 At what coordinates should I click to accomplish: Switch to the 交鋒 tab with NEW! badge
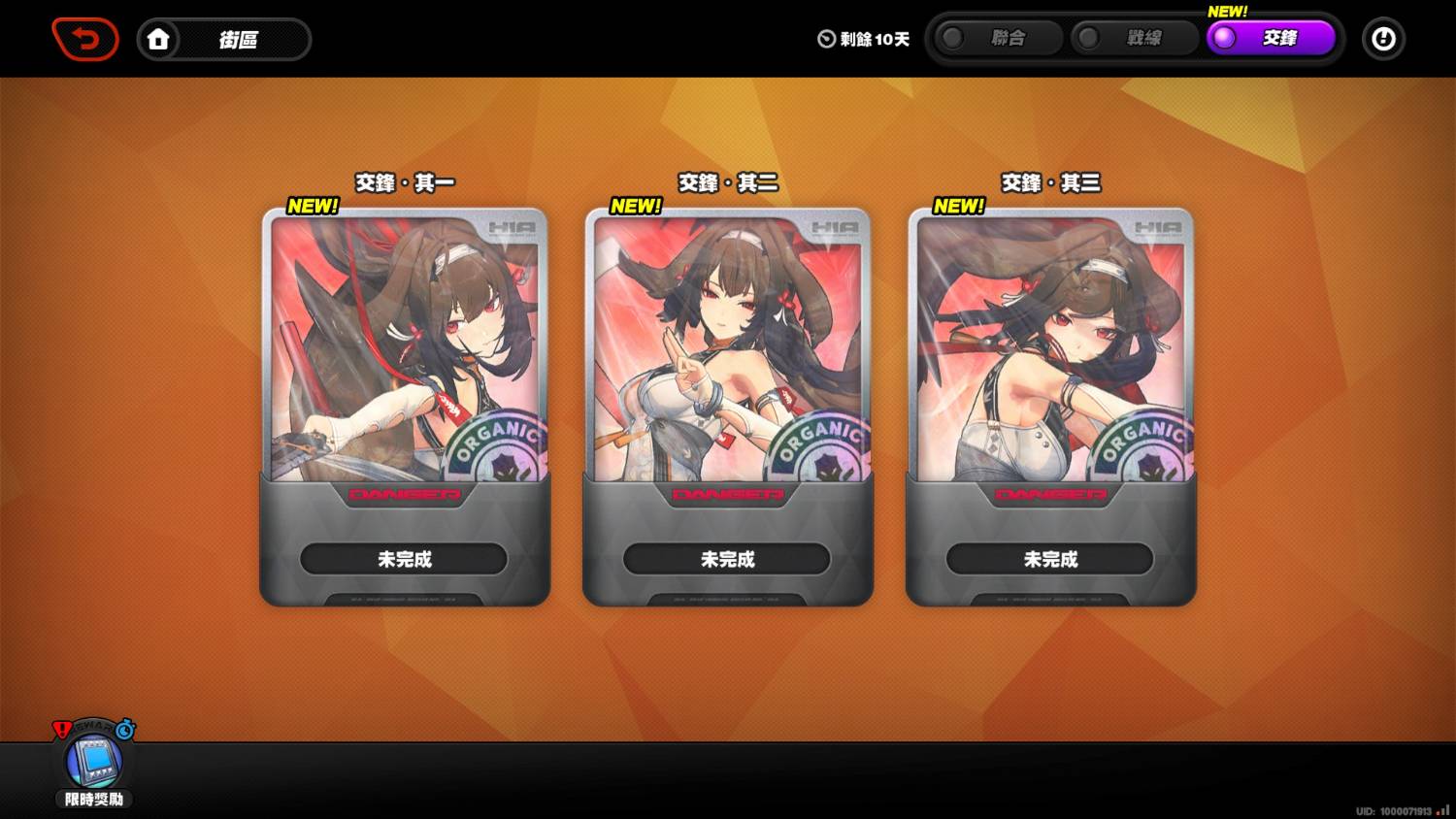pos(1272,38)
